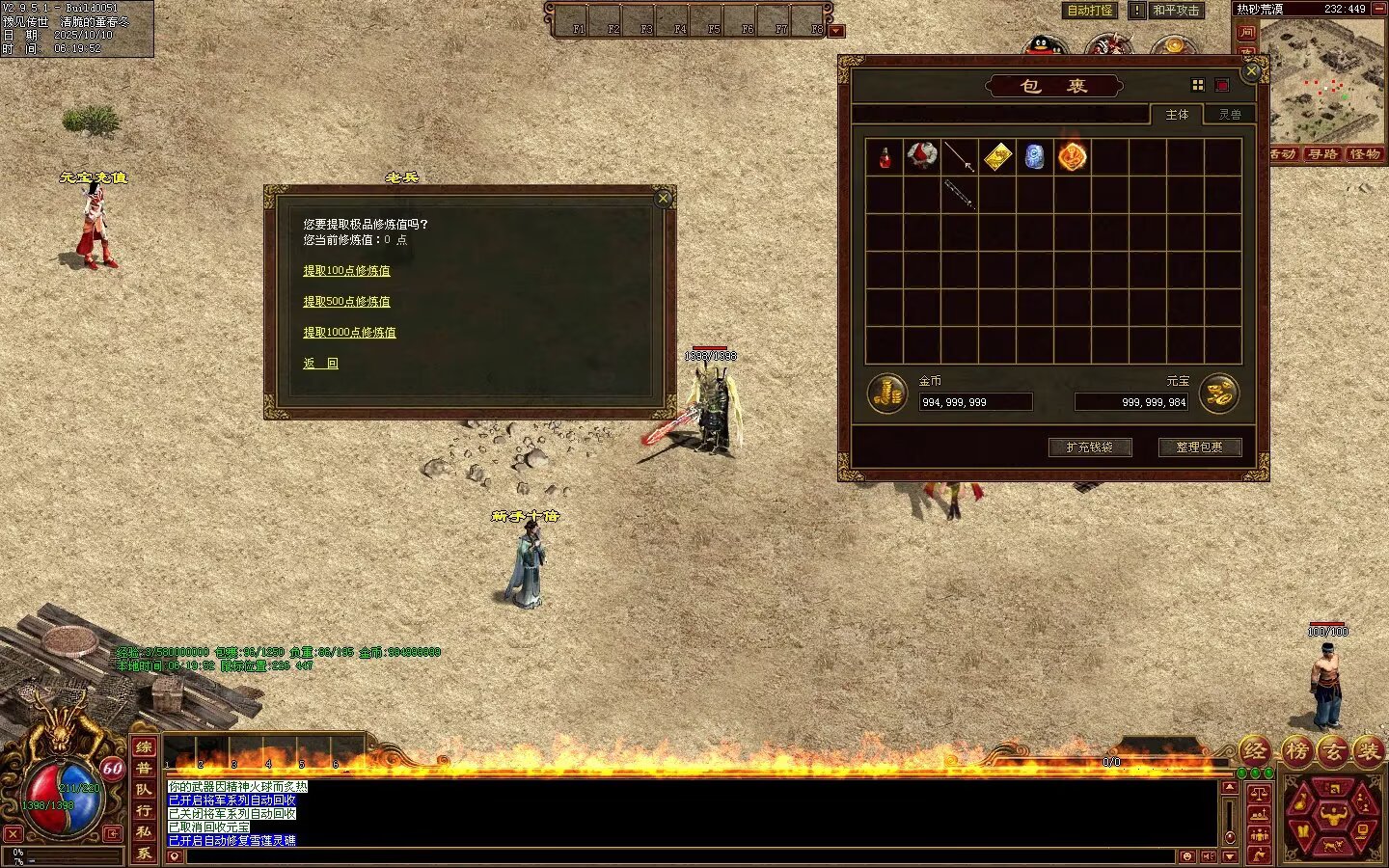Close the 包裹 inventory window

pyautogui.click(x=1251, y=71)
